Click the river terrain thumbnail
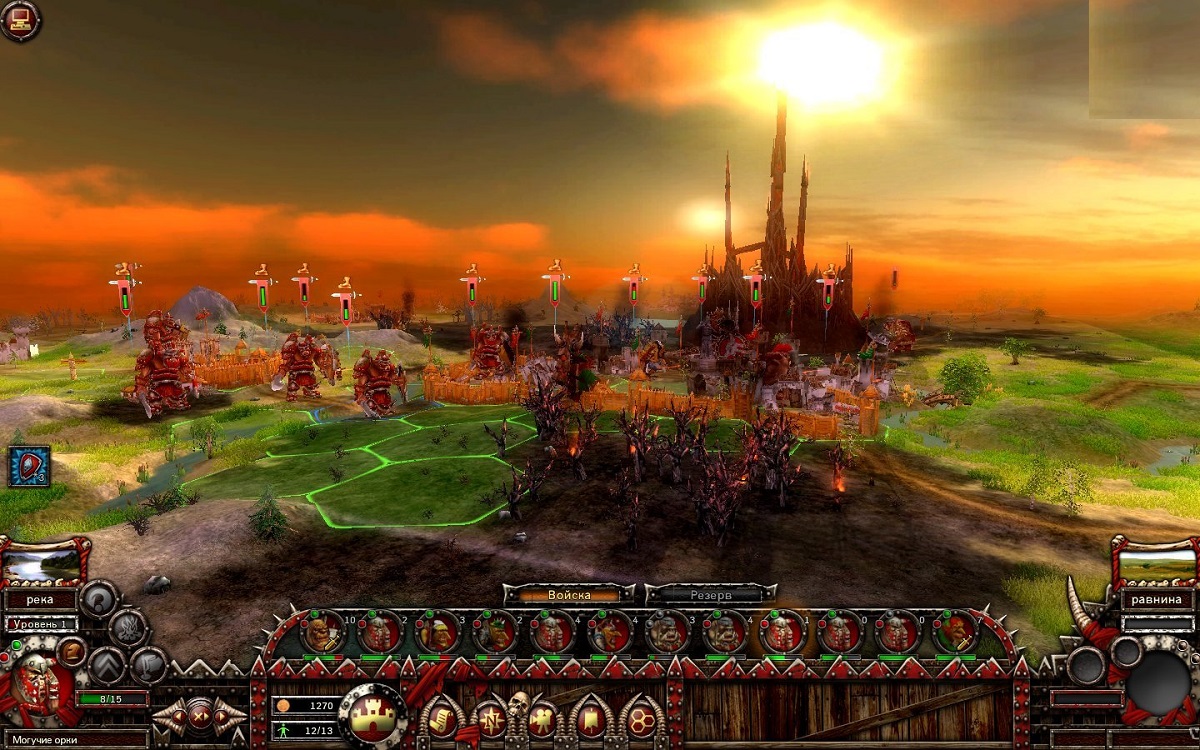The width and height of the screenshot is (1200, 750). (x=42, y=565)
